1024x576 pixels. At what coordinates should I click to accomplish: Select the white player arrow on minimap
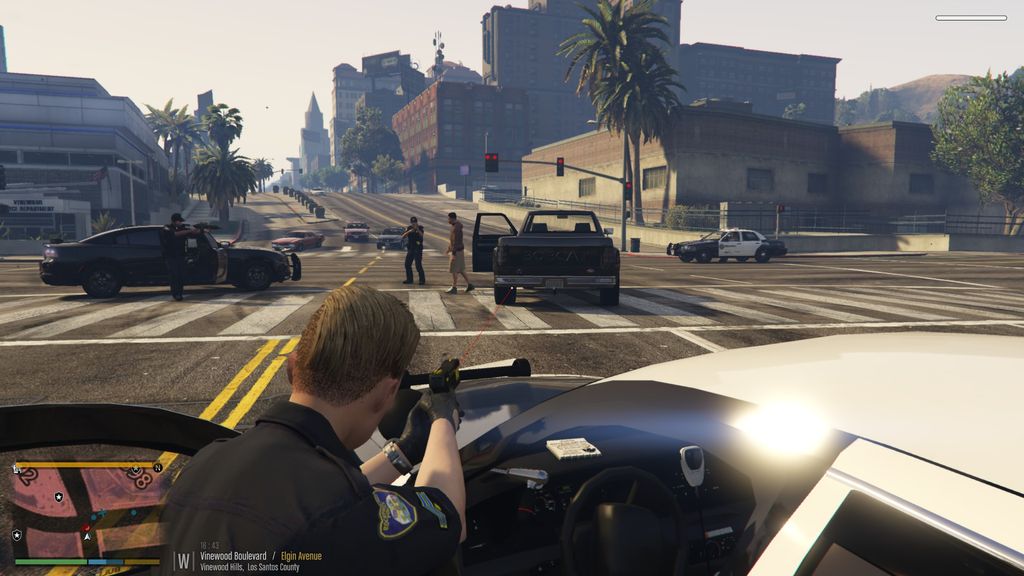pyautogui.click(x=86, y=536)
